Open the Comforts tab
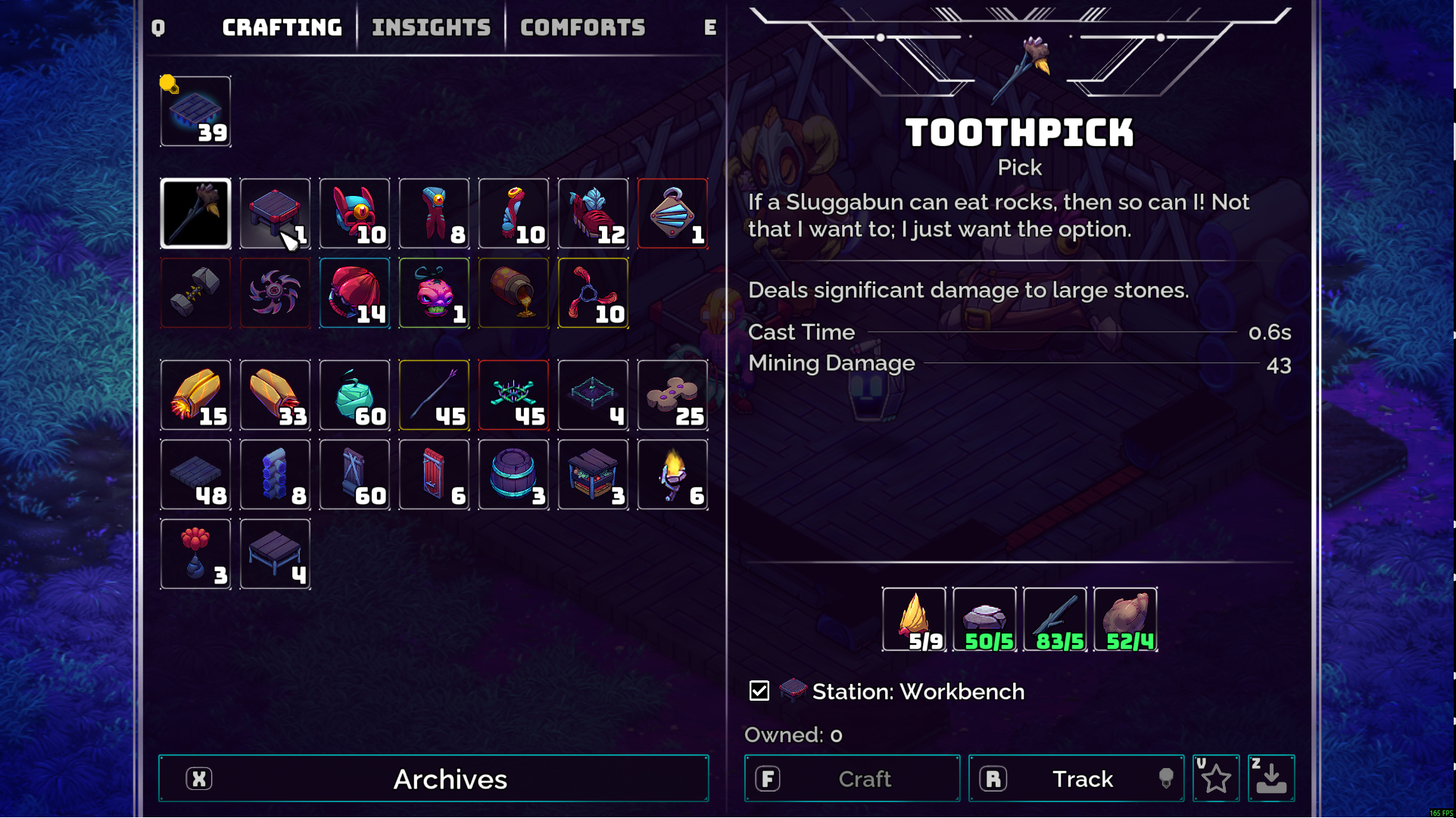Screen dimensions: 1456x818 point(582,28)
